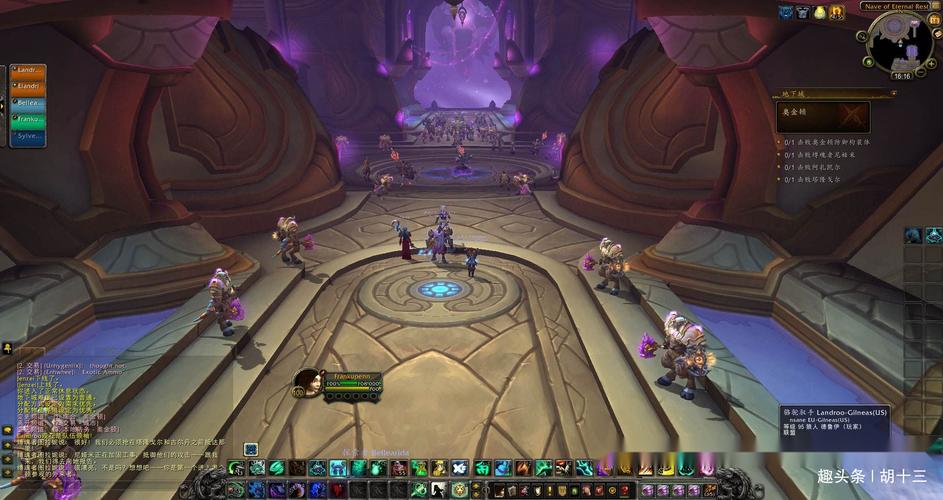The image size is (943, 500).
Task: Select Landr party member frame
Action: (29, 70)
